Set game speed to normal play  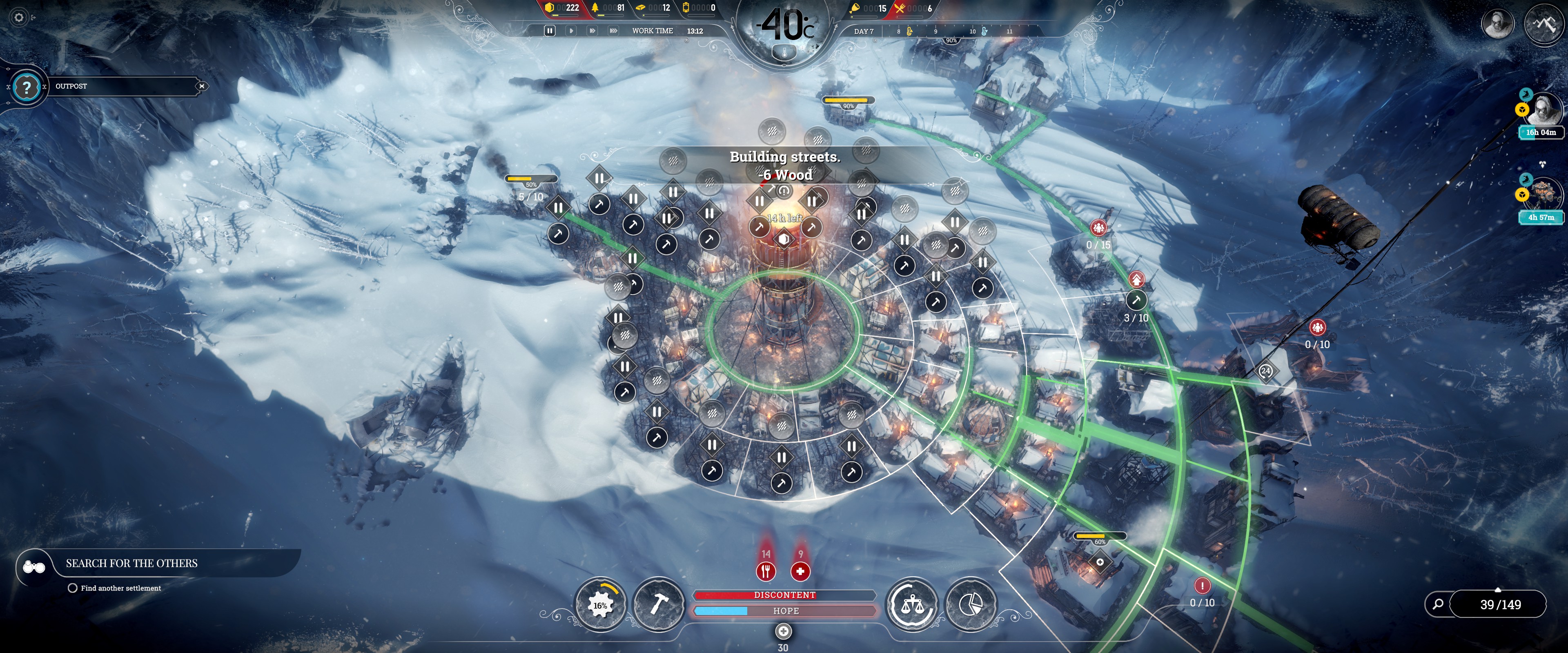571,31
